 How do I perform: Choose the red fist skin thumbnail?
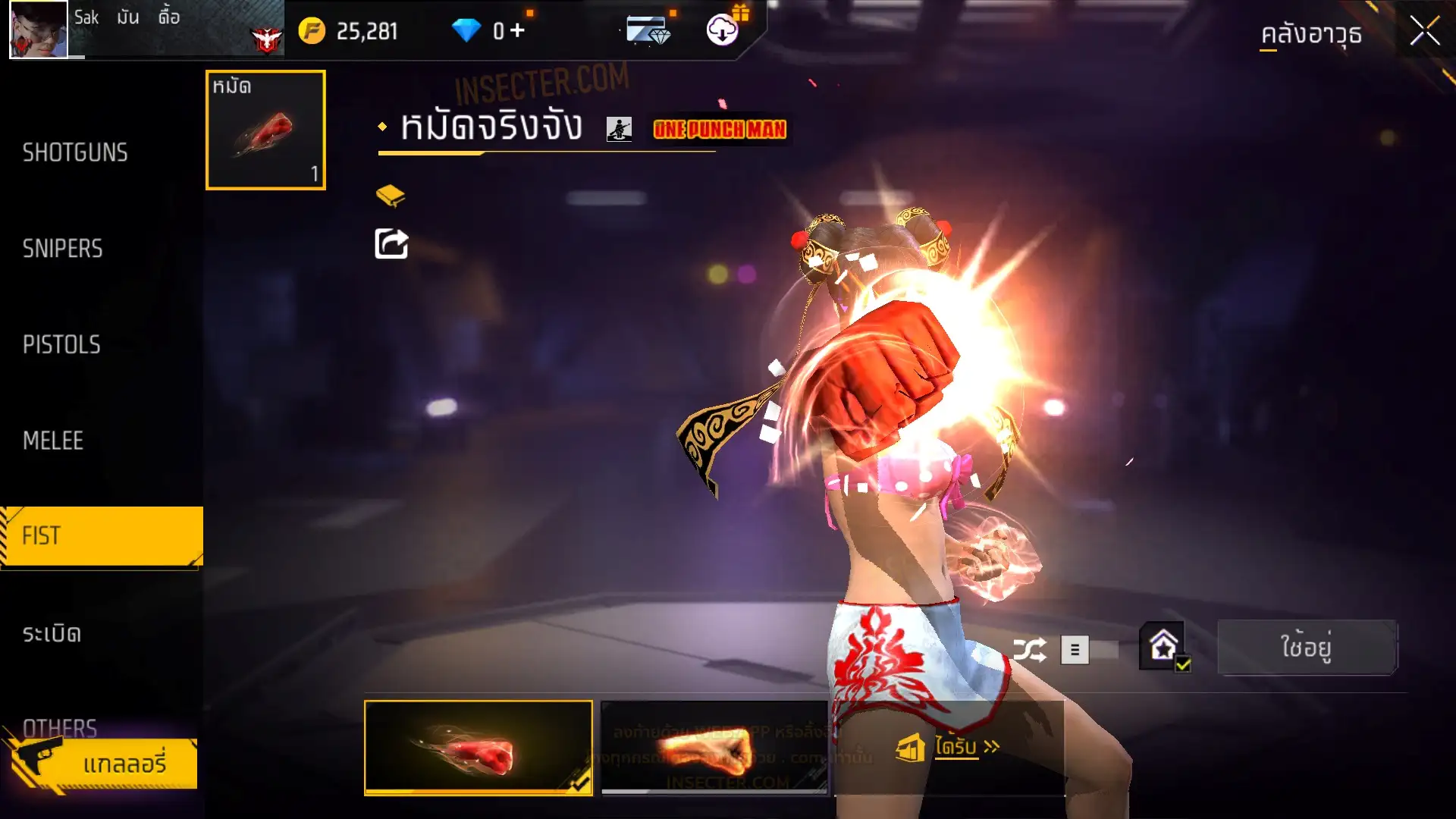click(478, 748)
